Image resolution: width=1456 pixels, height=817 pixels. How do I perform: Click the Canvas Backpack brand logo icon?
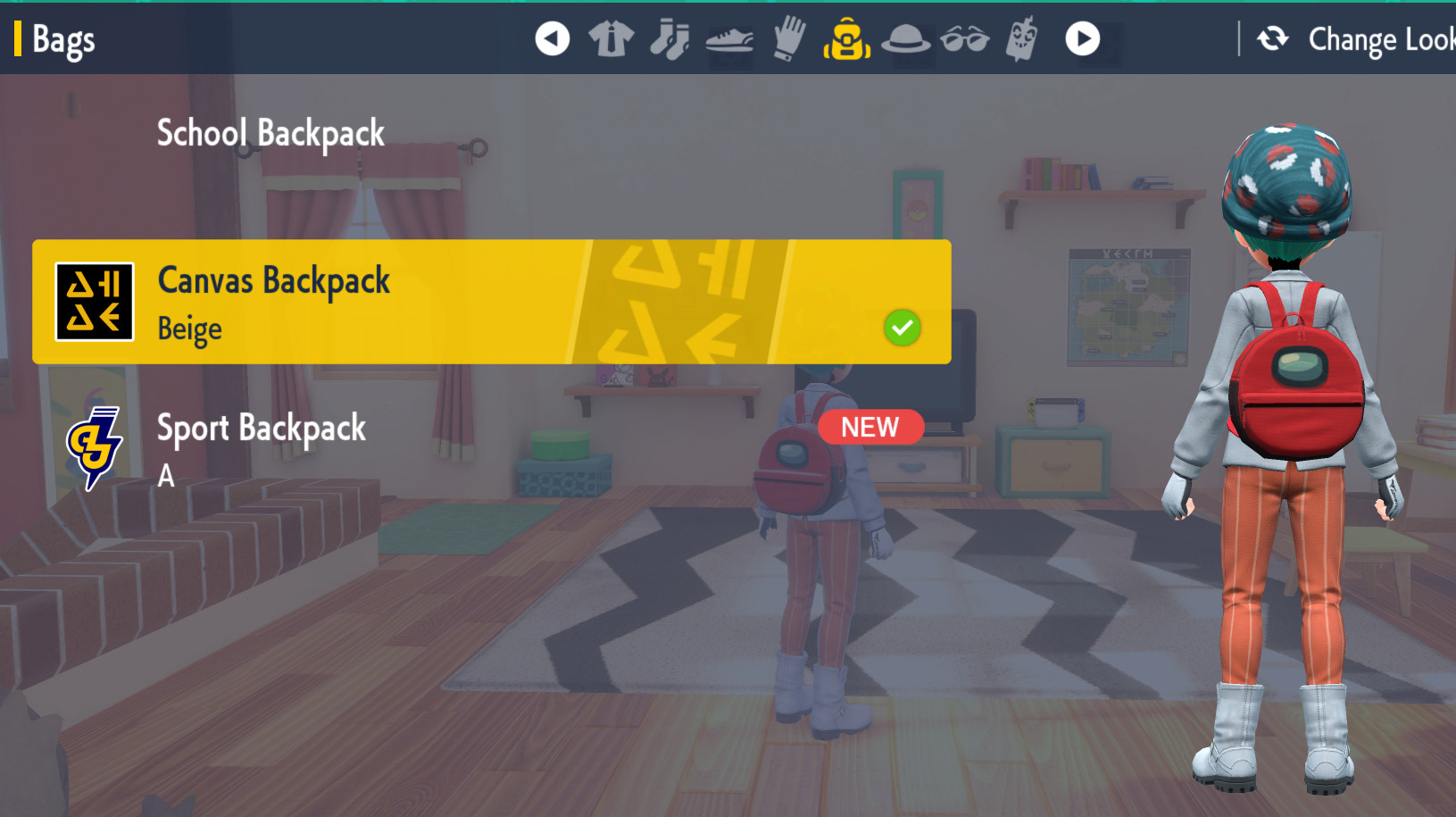pos(94,302)
